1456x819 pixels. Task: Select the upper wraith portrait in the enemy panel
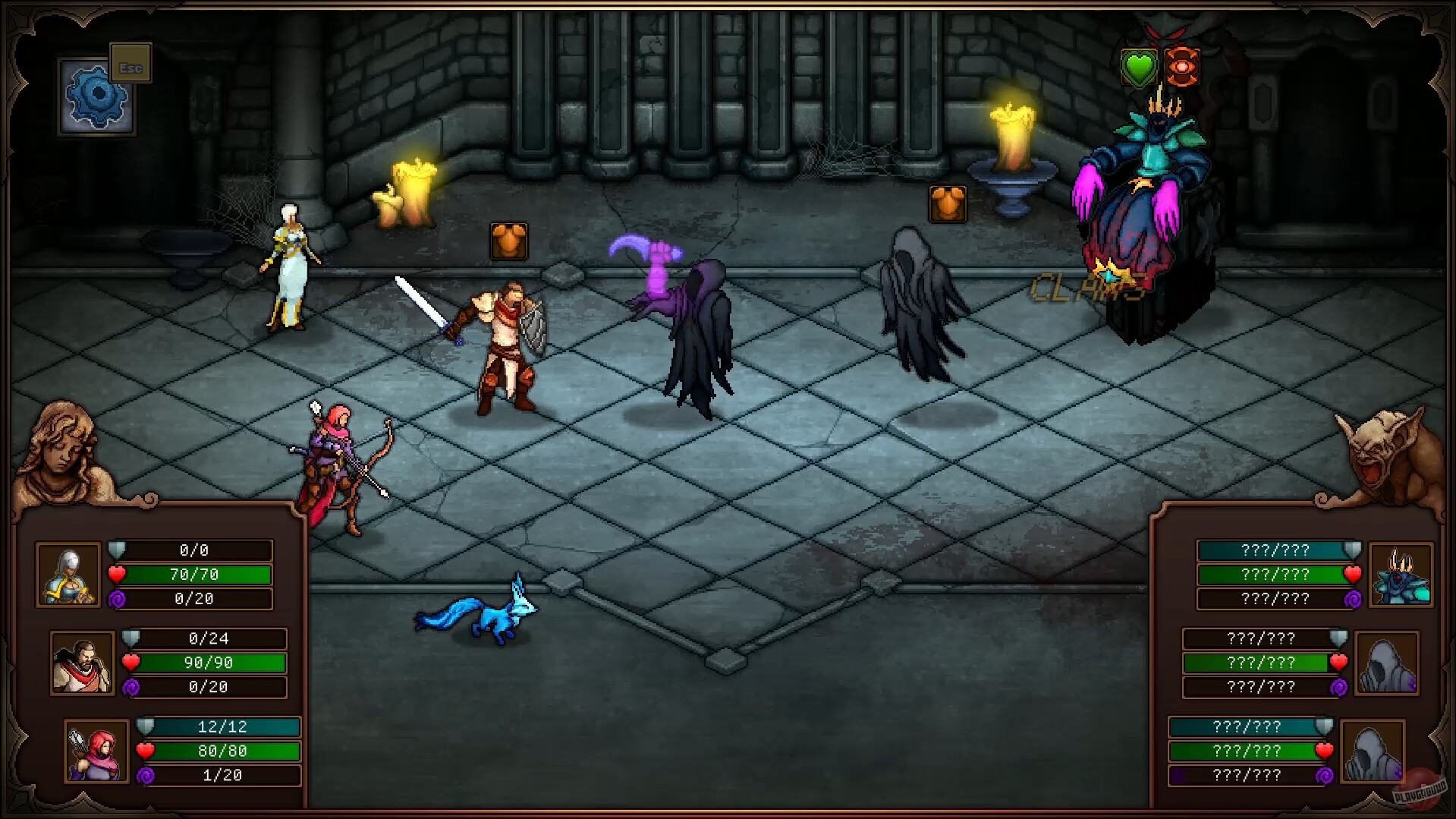click(x=1388, y=663)
